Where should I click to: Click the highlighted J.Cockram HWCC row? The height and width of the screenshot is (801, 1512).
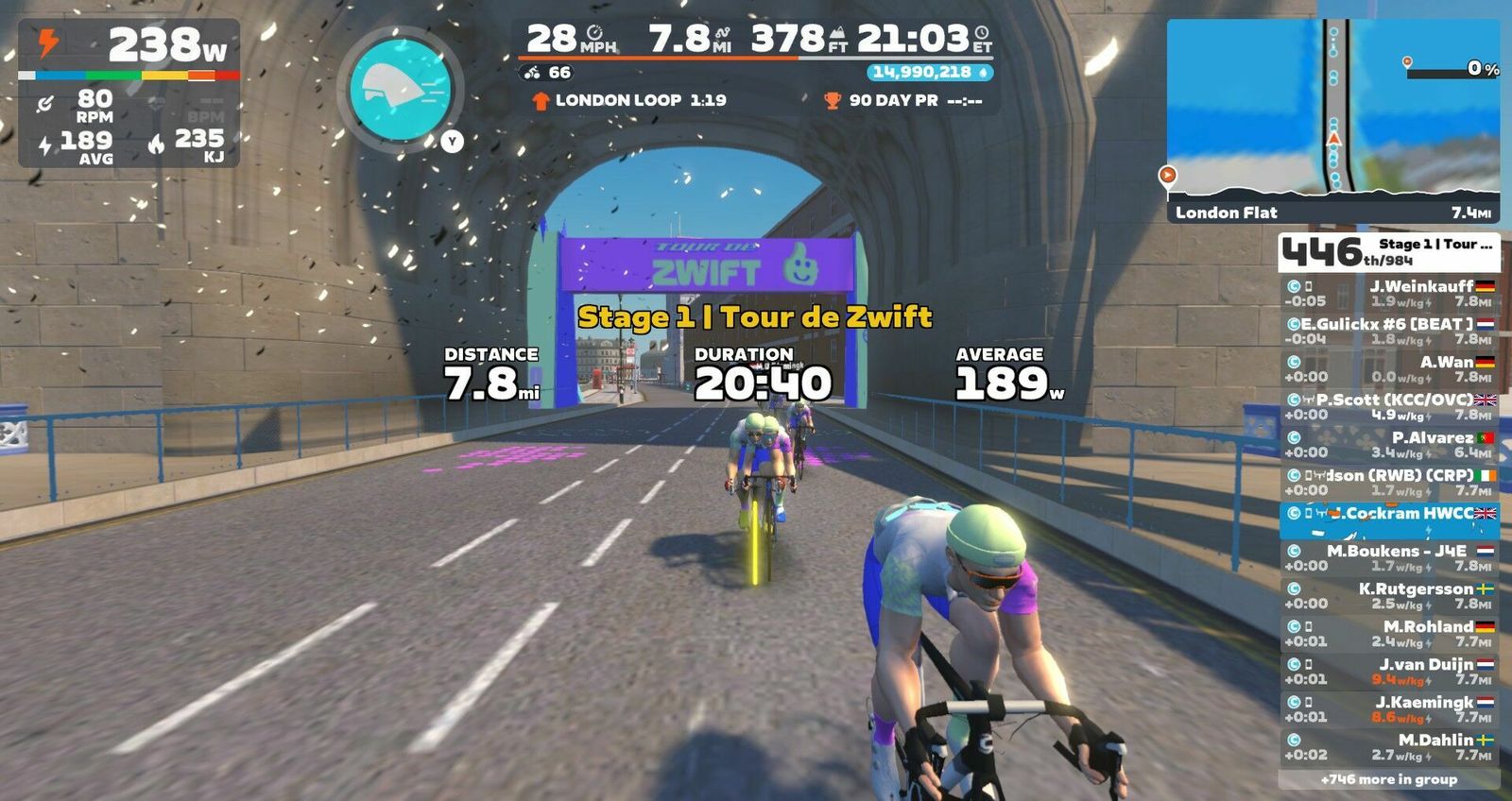coord(1388,519)
